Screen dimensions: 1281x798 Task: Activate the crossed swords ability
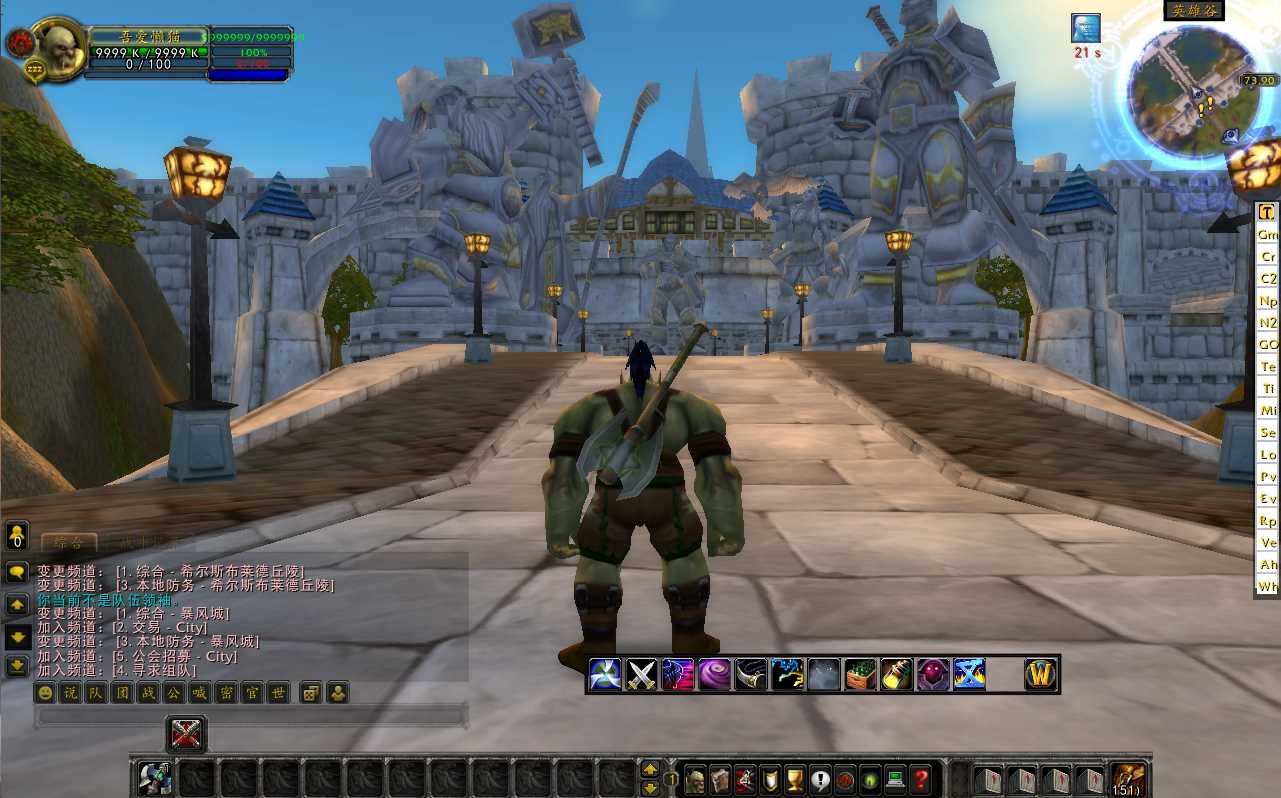[x=641, y=675]
